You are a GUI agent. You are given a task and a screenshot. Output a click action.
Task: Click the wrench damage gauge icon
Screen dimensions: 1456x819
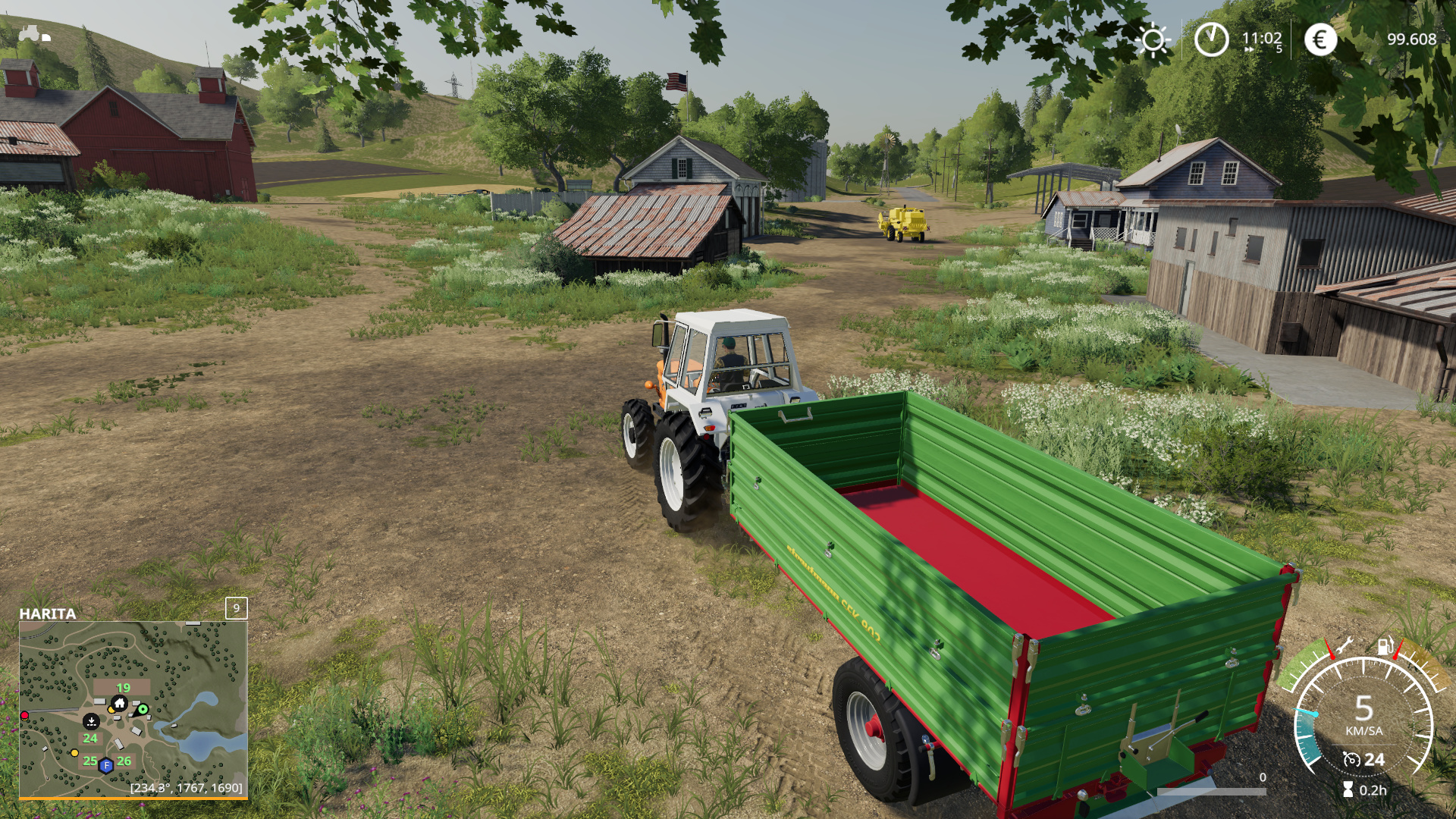[1343, 646]
